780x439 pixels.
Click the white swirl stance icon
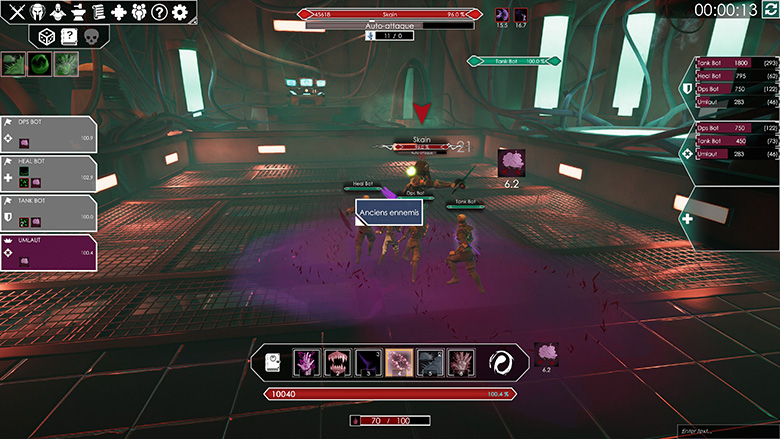(502, 363)
